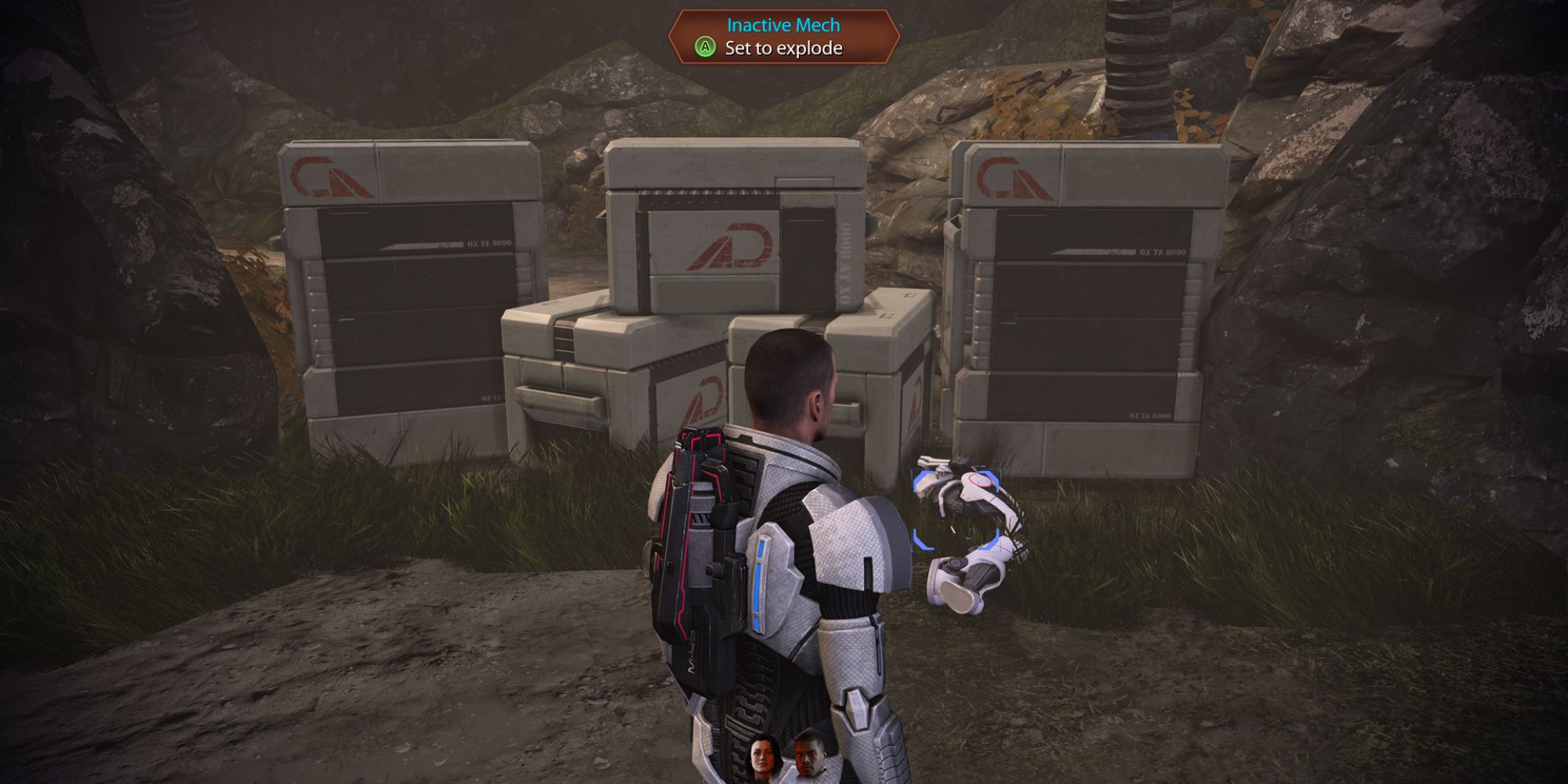1568x784 pixels.
Task: Select the Inactive Mech label
Action: click(783, 26)
